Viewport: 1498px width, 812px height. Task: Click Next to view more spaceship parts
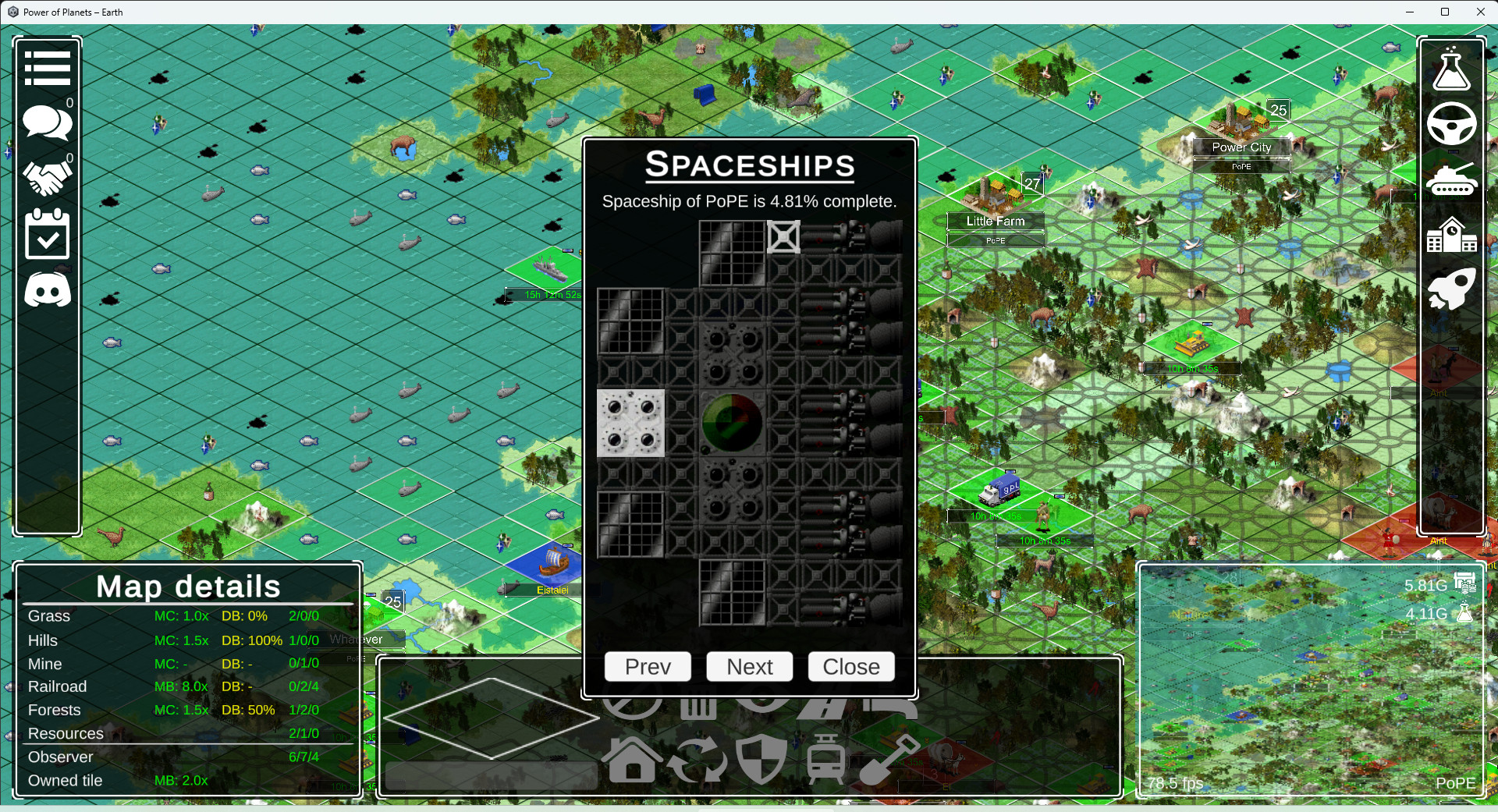[749, 667]
